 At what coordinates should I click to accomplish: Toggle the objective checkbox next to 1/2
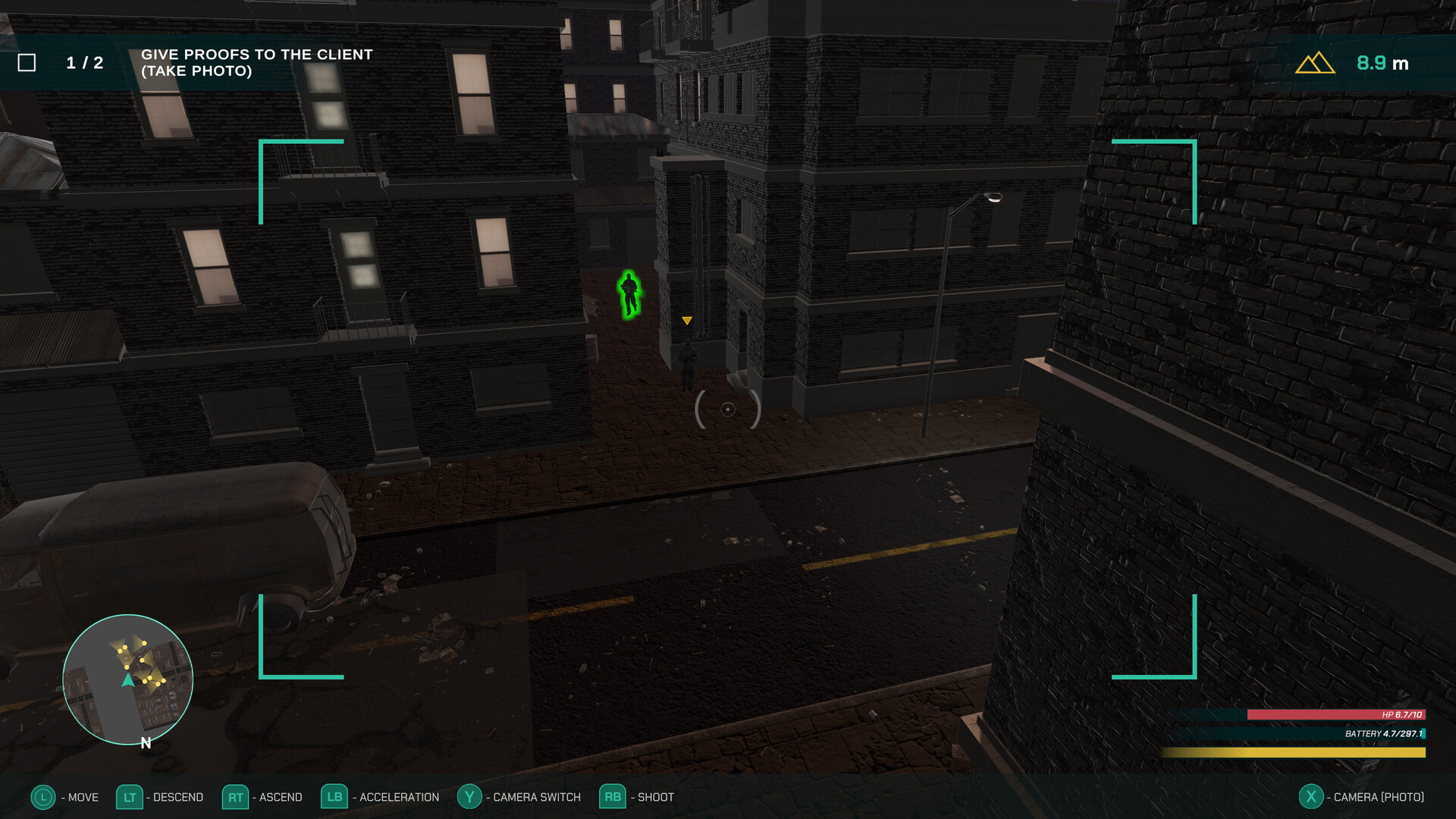pyautogui.click(x=29, y=61)
